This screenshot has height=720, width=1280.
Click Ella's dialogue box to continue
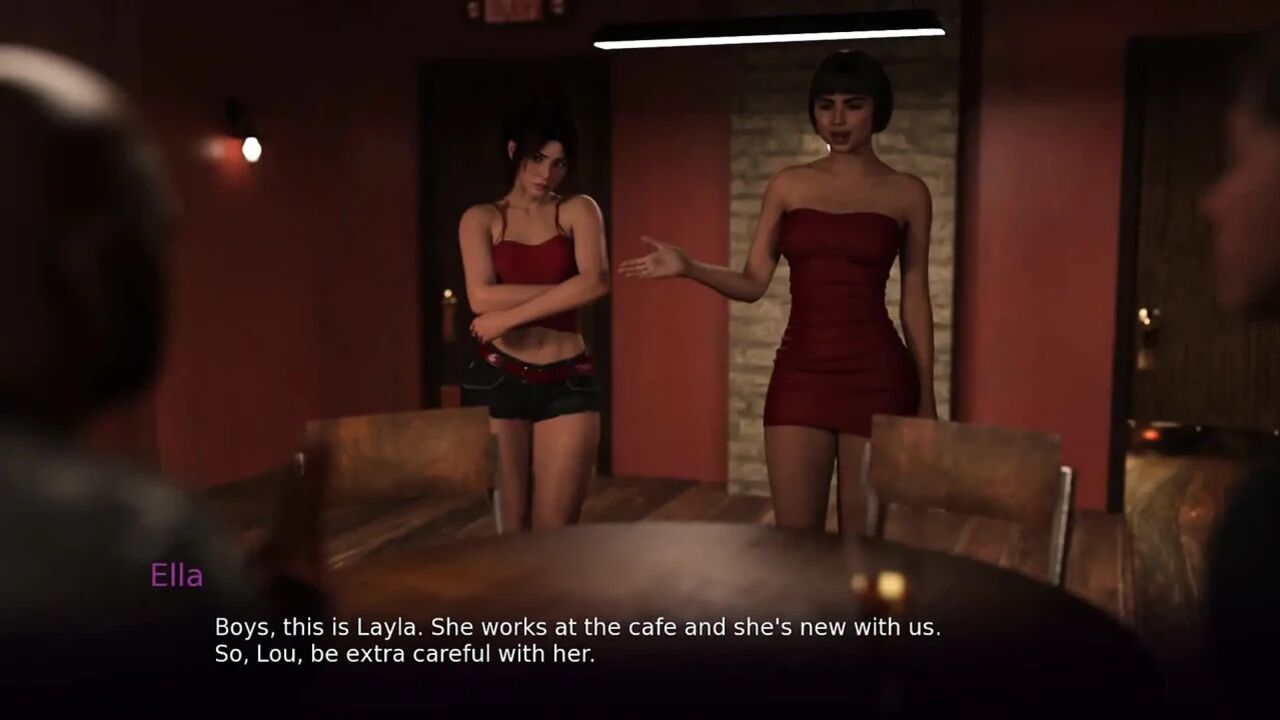tap(578, 641)
